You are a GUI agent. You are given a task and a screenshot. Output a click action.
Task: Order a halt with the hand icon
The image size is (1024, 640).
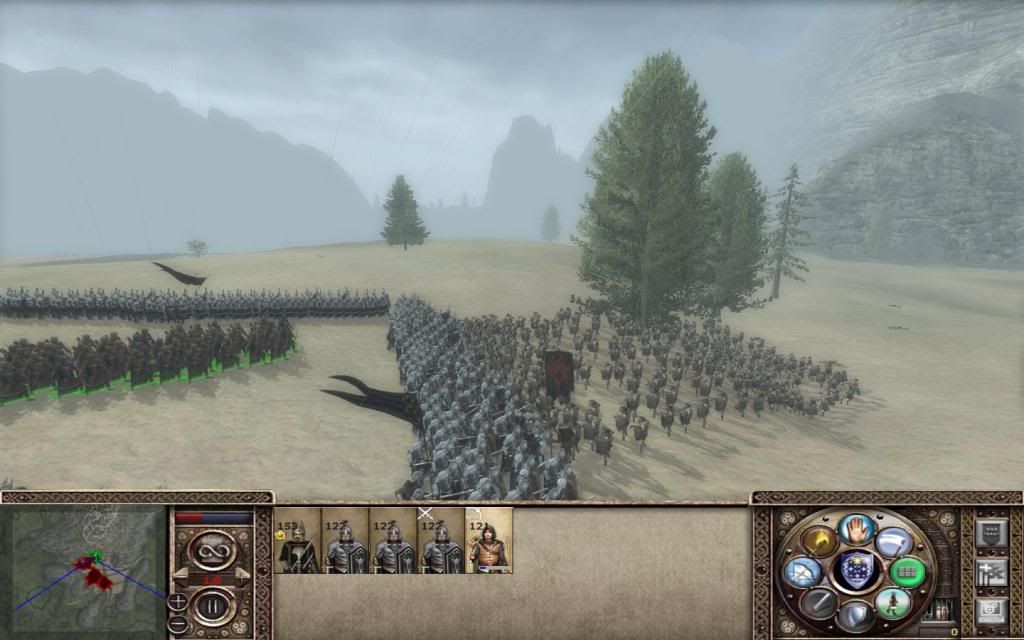(857, 529)
